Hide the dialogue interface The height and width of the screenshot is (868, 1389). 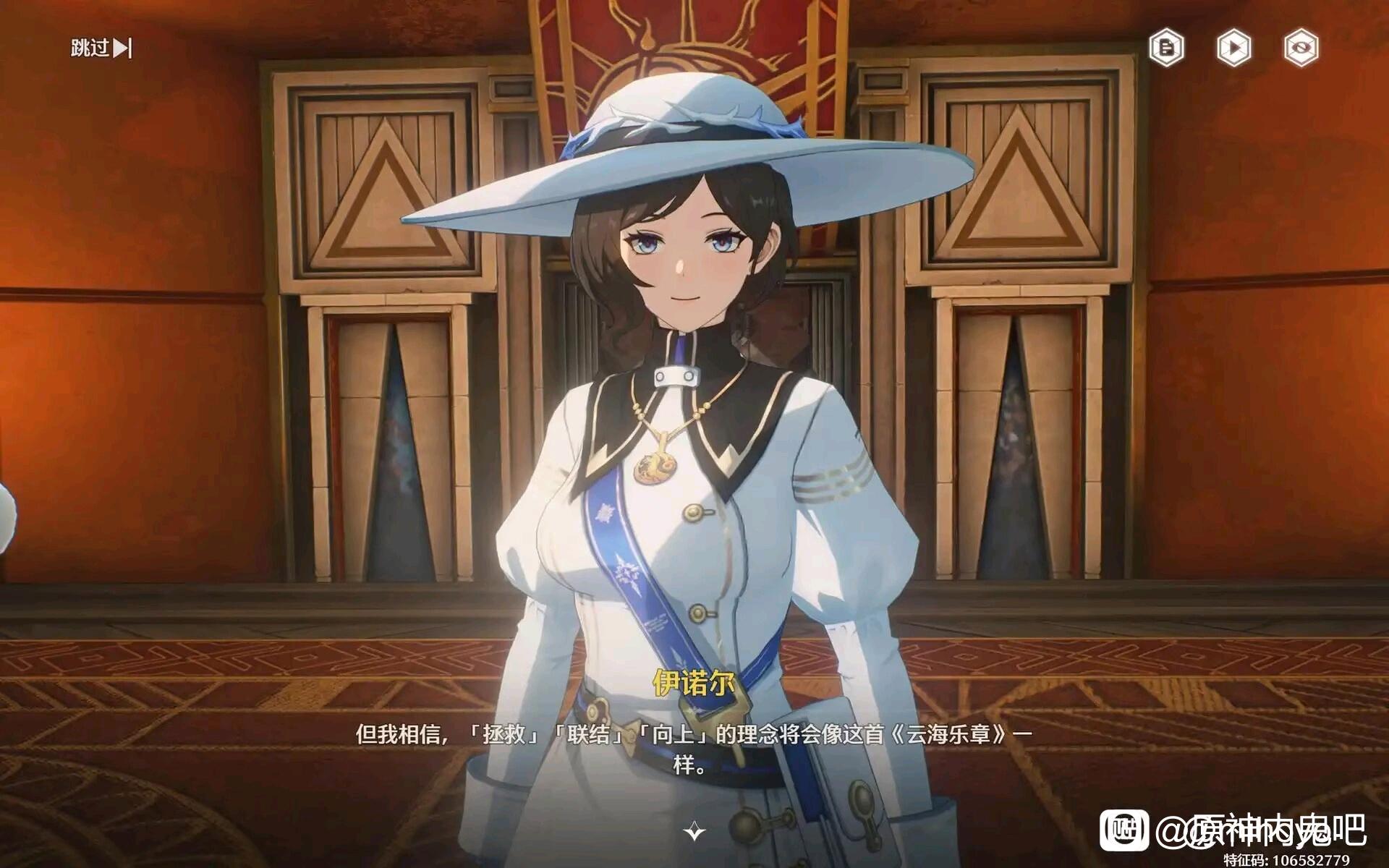(1301, 48)
